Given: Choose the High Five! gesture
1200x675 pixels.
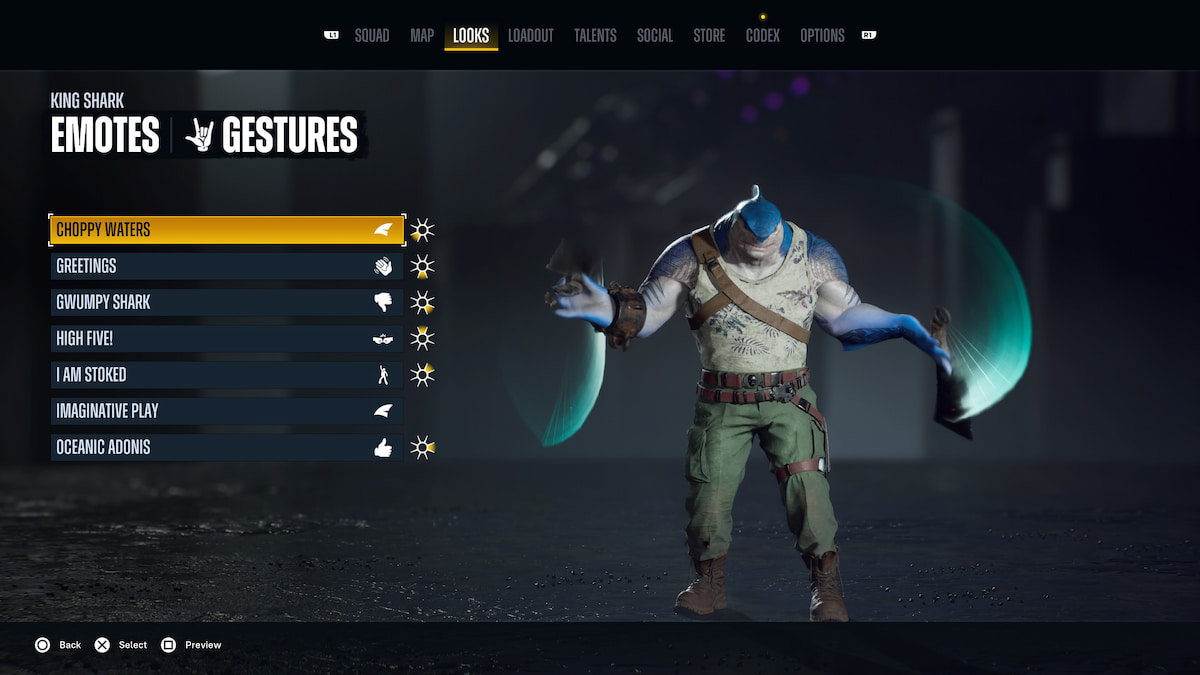Looking at the screenshot, I should (x=227, y=338).
